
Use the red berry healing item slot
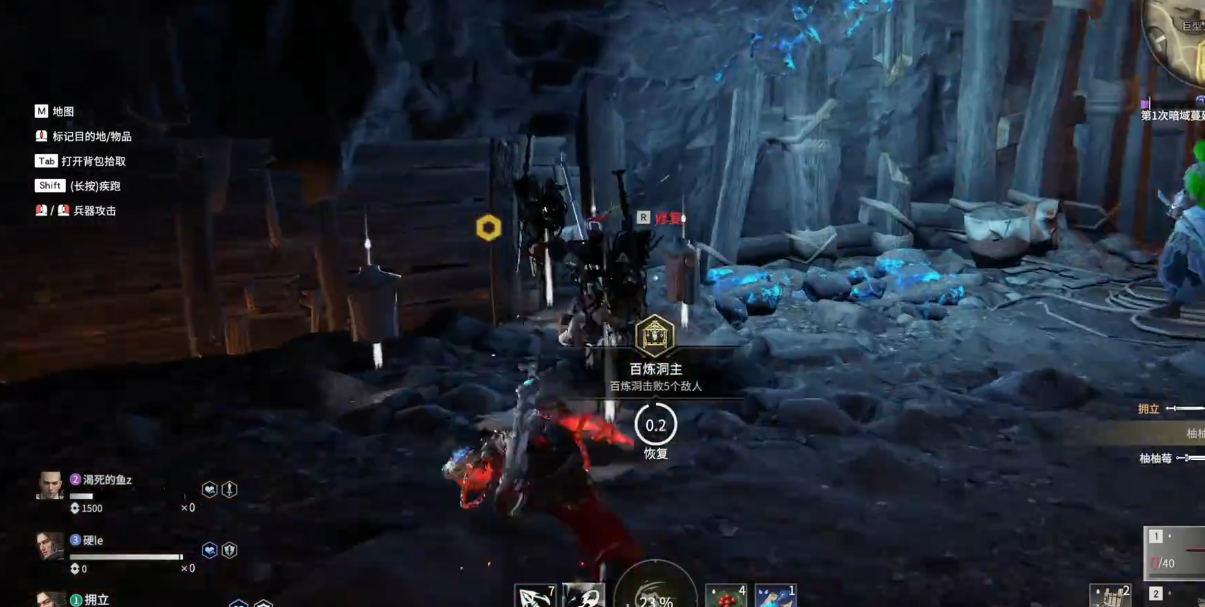pyautogui.click(x=725, y=596)
